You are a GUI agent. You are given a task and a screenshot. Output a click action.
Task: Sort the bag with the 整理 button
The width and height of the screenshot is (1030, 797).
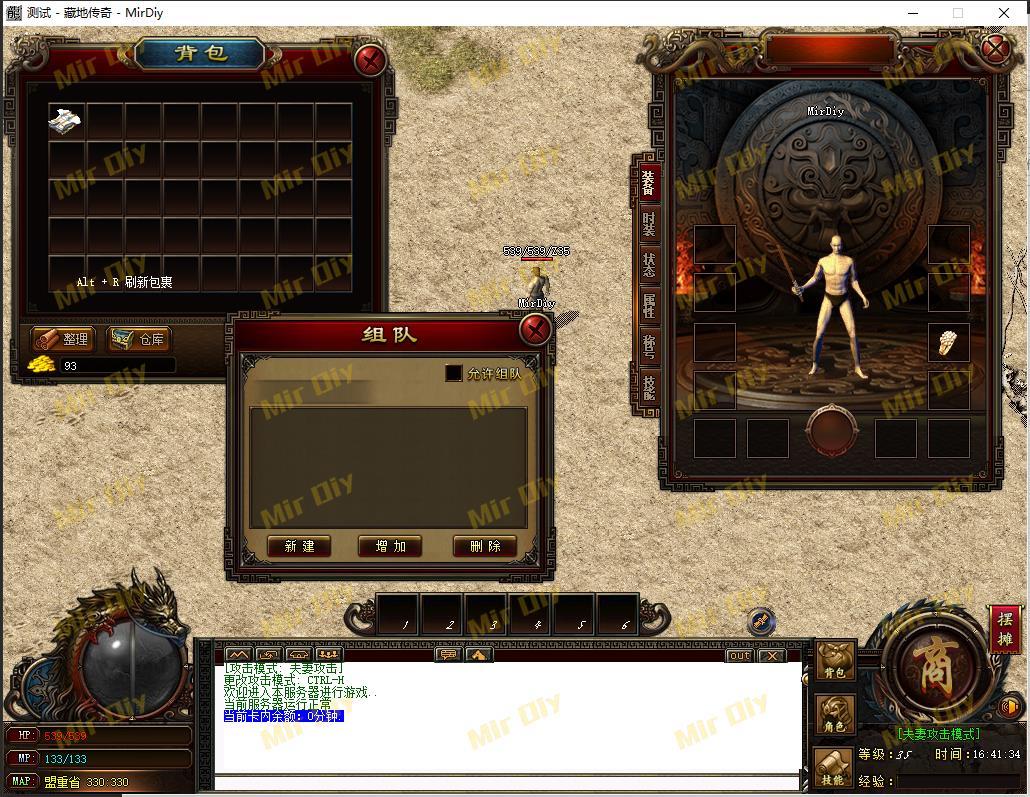(x=62, y=339)
